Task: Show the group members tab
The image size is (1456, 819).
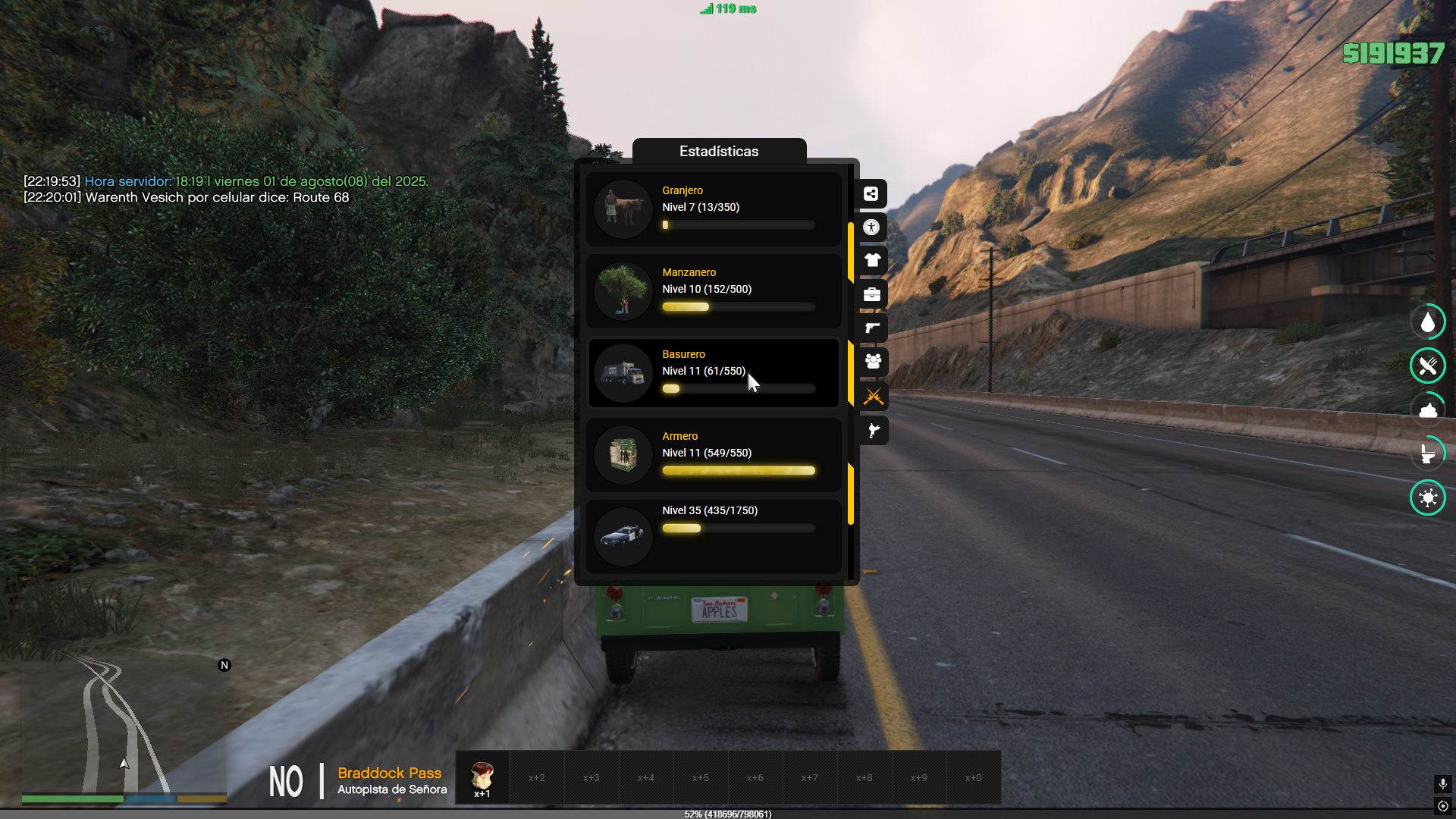Action: (x=872, y=362)
